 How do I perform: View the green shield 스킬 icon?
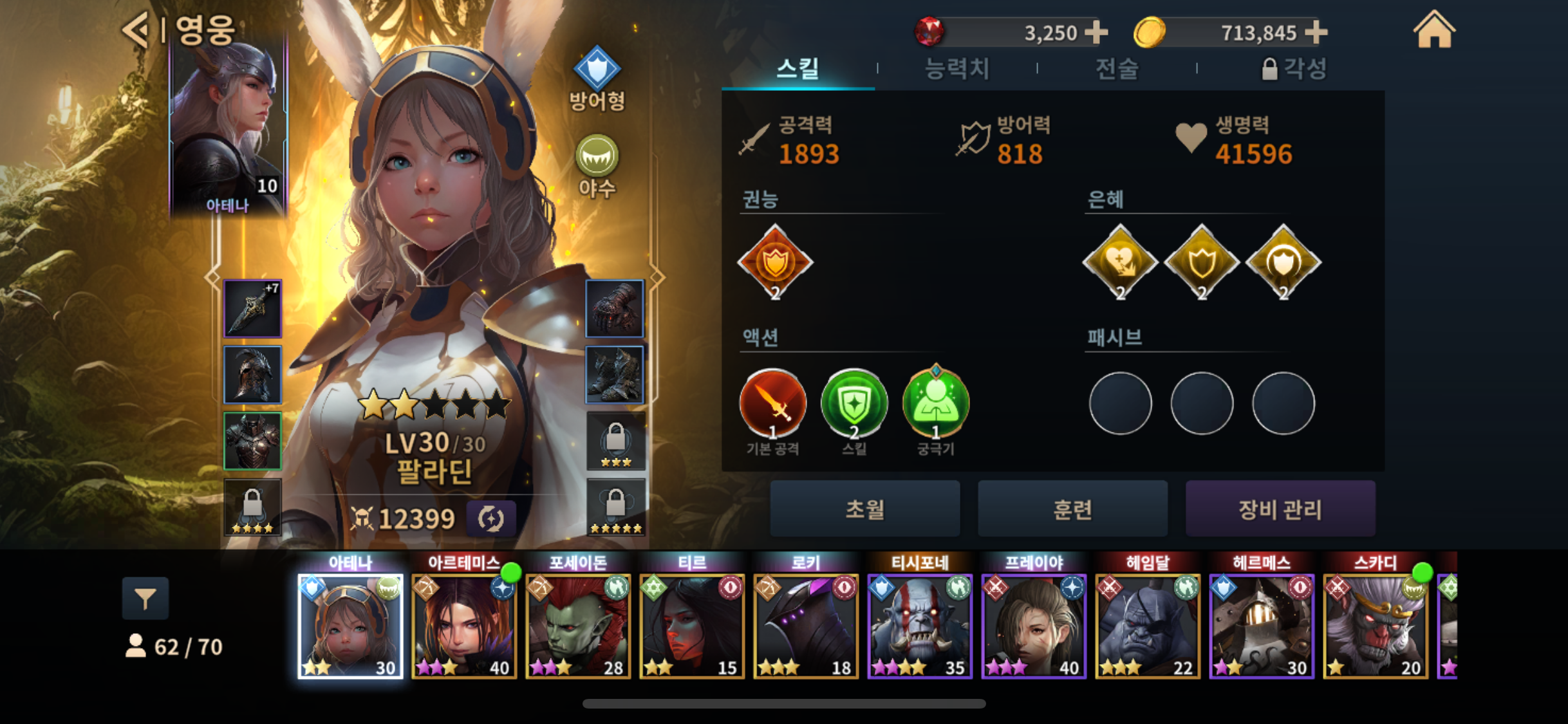pos(854,404)
